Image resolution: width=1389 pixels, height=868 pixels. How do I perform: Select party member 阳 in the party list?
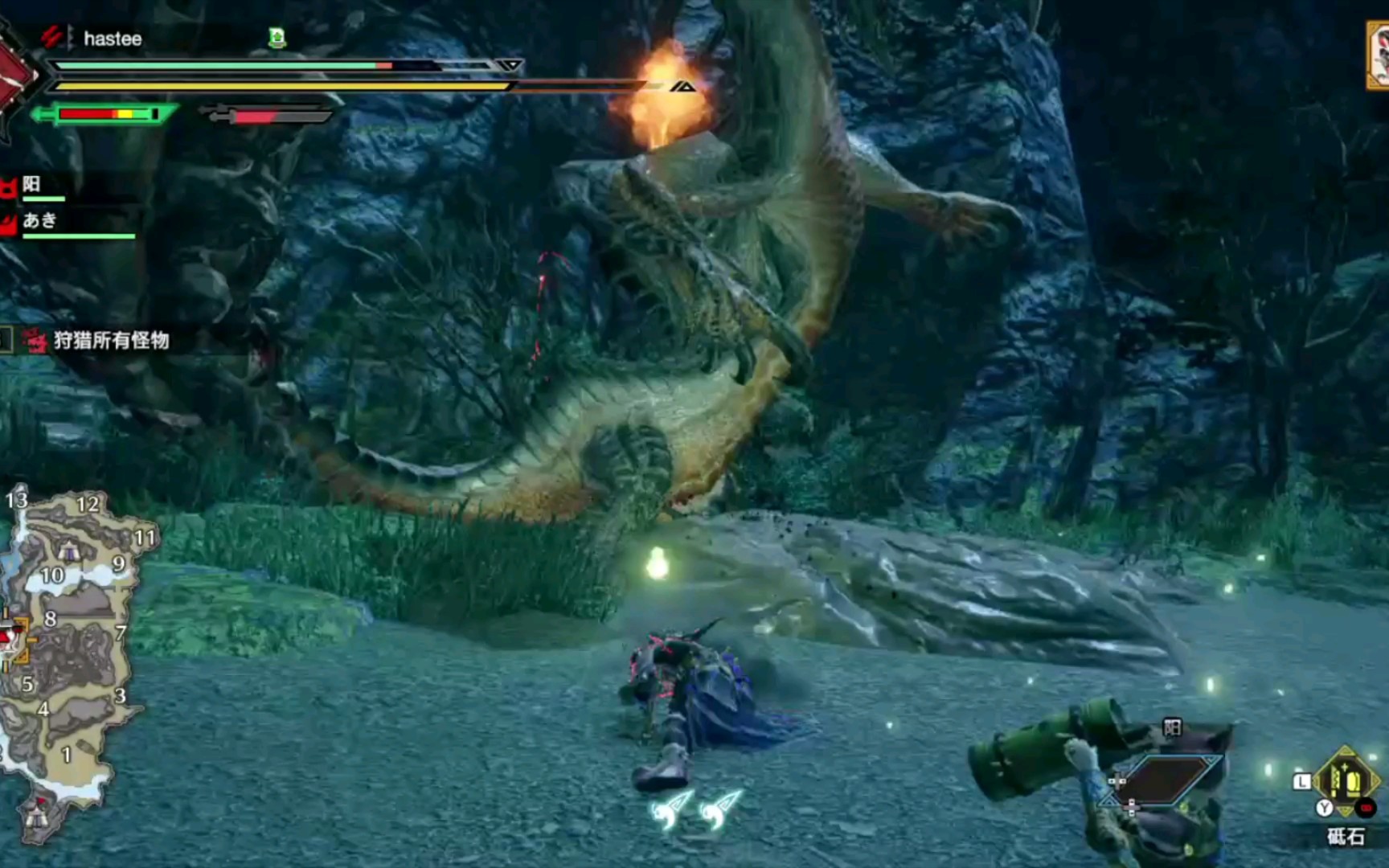(32, 185)
